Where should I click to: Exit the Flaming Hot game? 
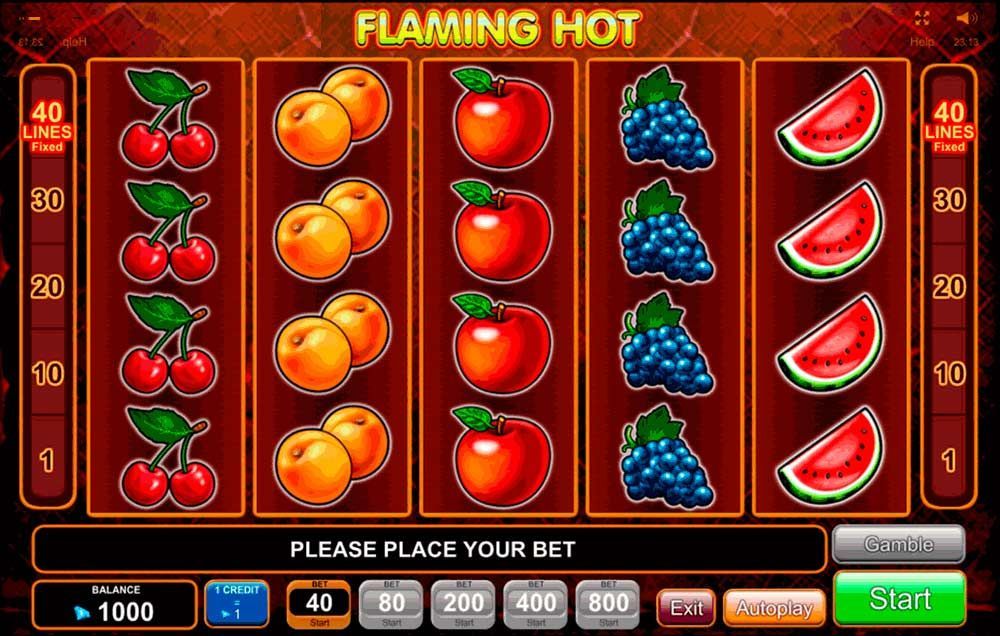coord(686,608)
